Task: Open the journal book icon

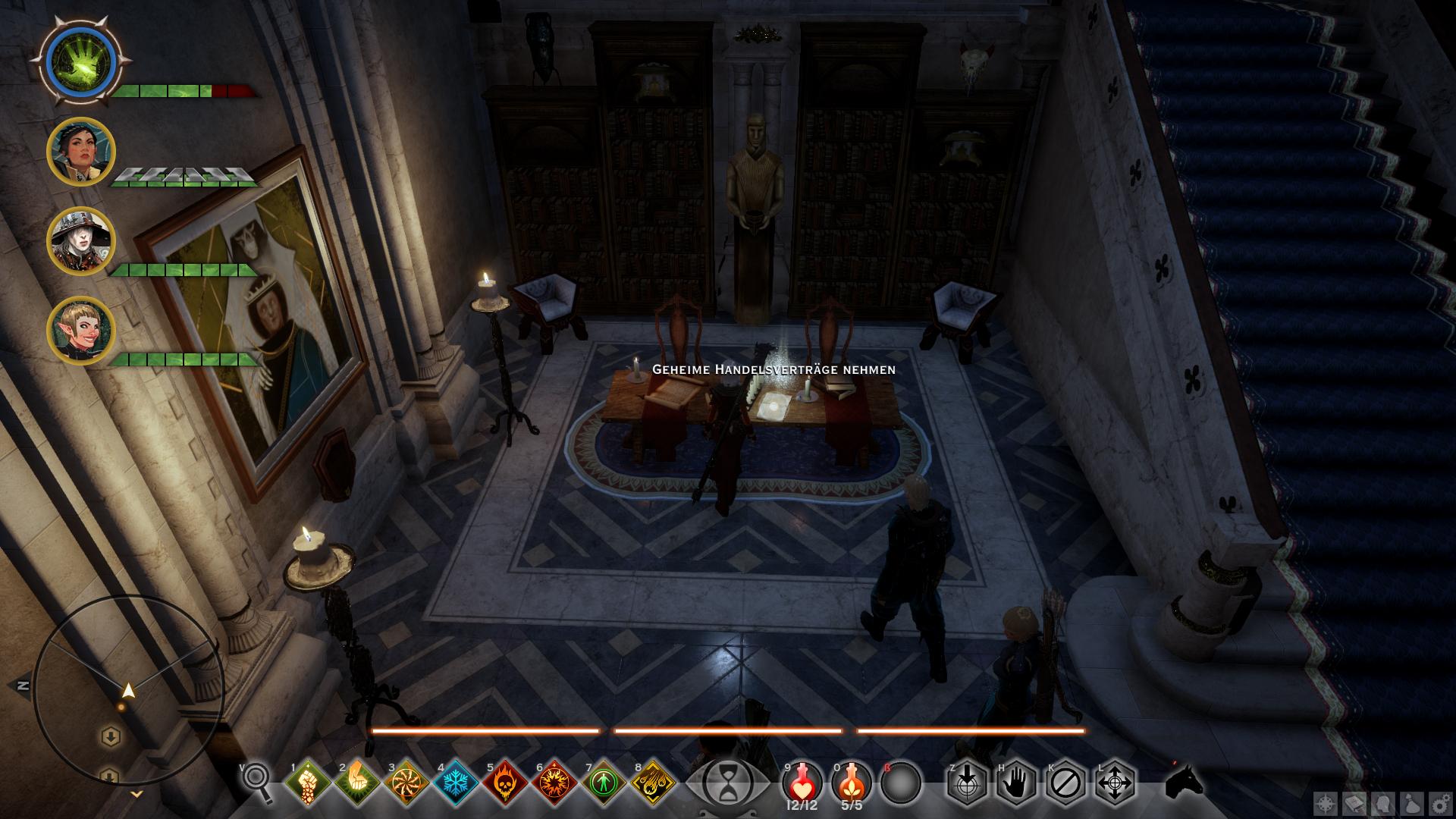Action: point(1354,805)
